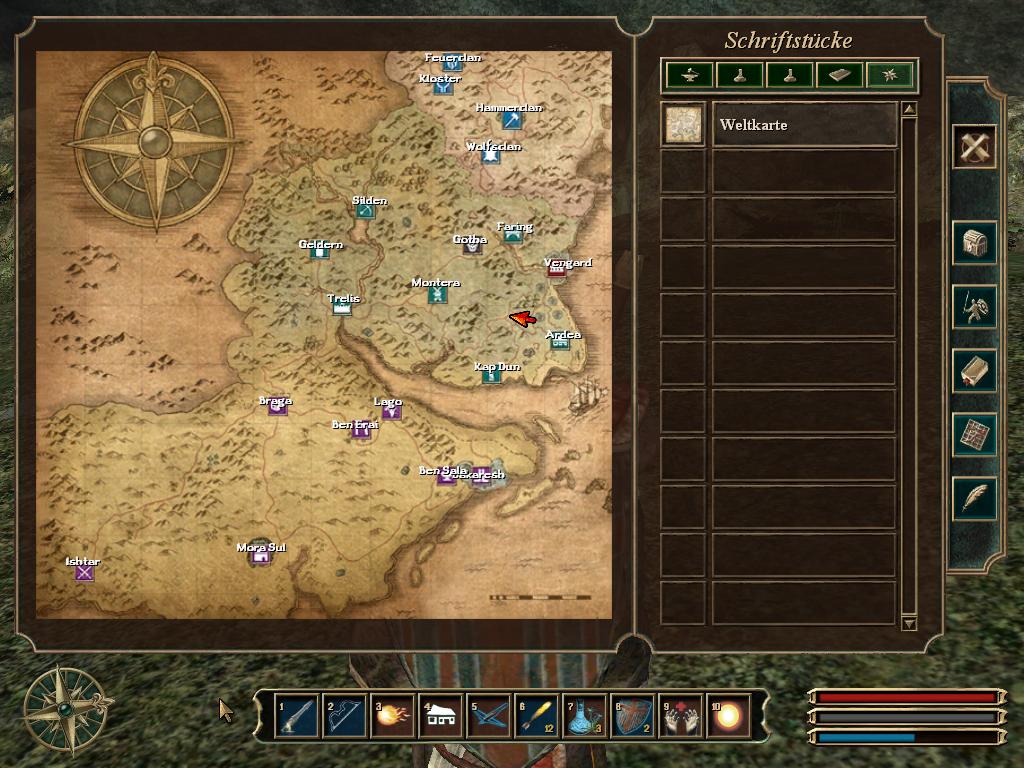Switch to the book category tab

pos(839,75)
